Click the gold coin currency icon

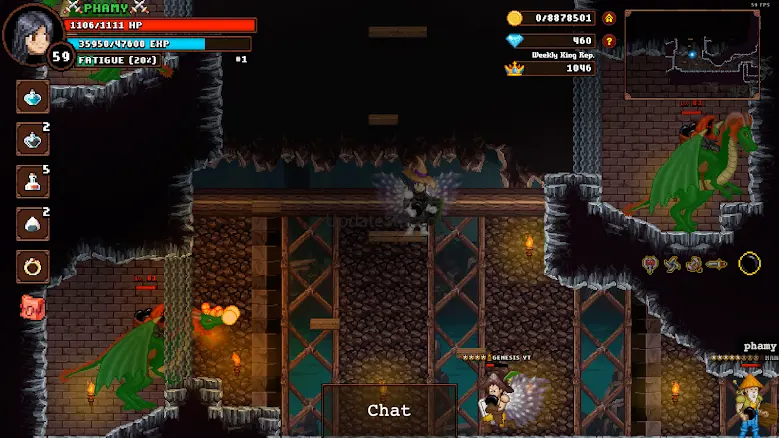(x=515, y=18)
